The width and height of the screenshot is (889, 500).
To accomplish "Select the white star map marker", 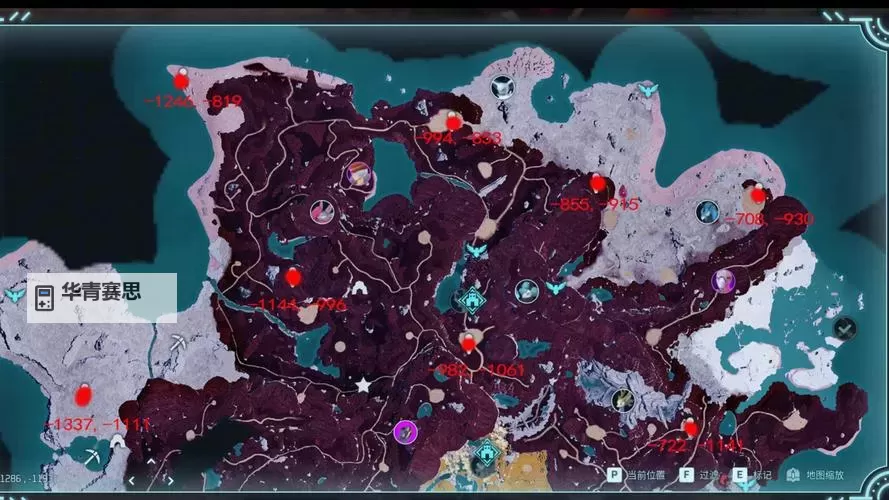I will click(x=363, y=385).
